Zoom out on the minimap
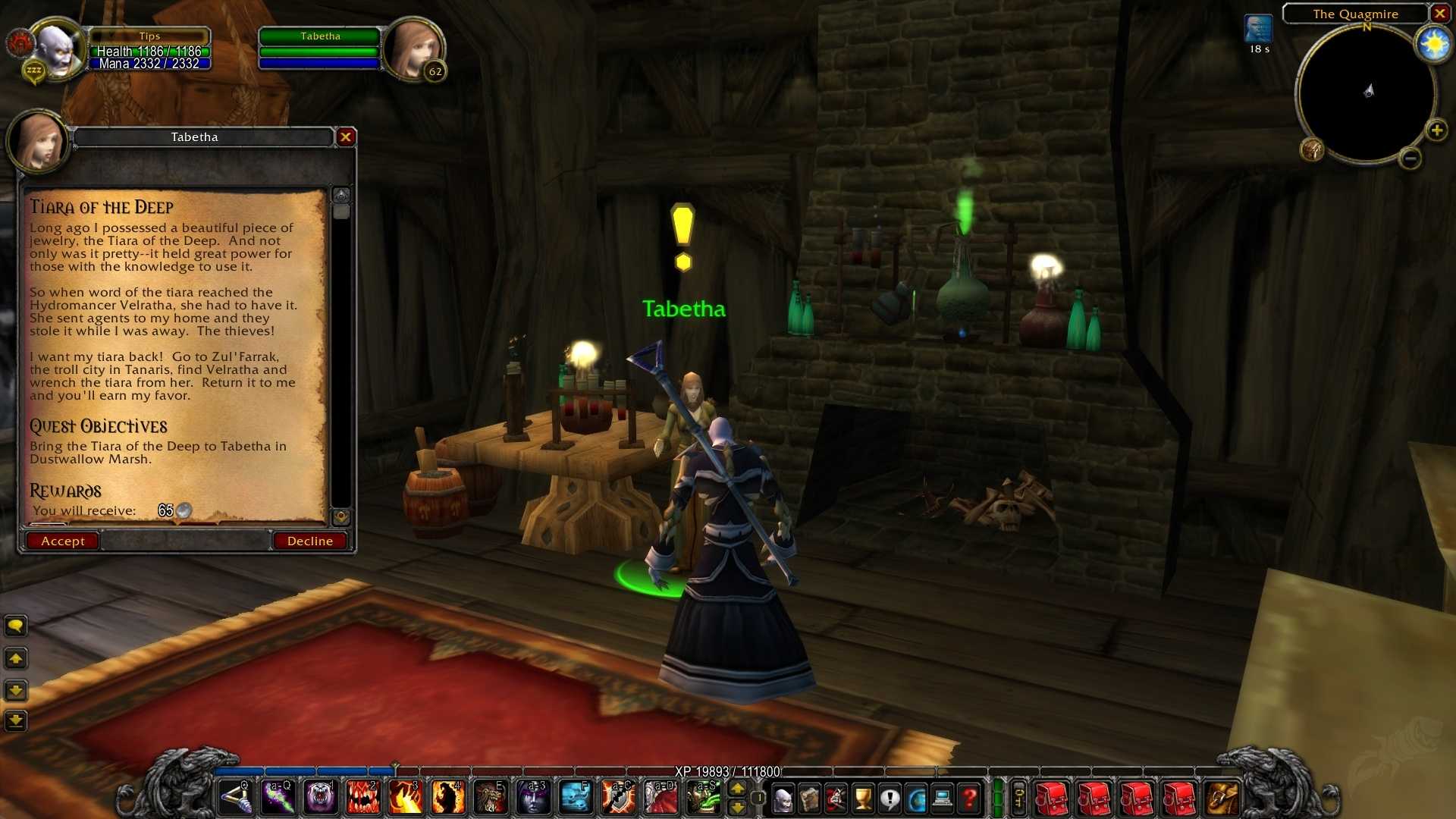This screenshot has height=819, width=1456. 1410,158
